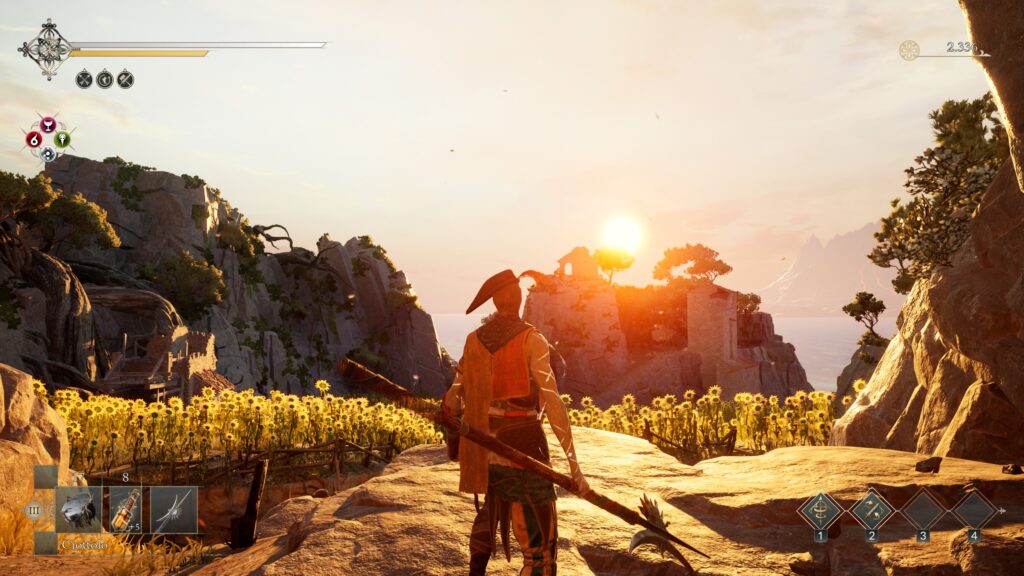Select the grey stone item slot
Image resolution: width=1024 pixels, height=576 pixels.
pyautogui.click(x=78, y=509)
